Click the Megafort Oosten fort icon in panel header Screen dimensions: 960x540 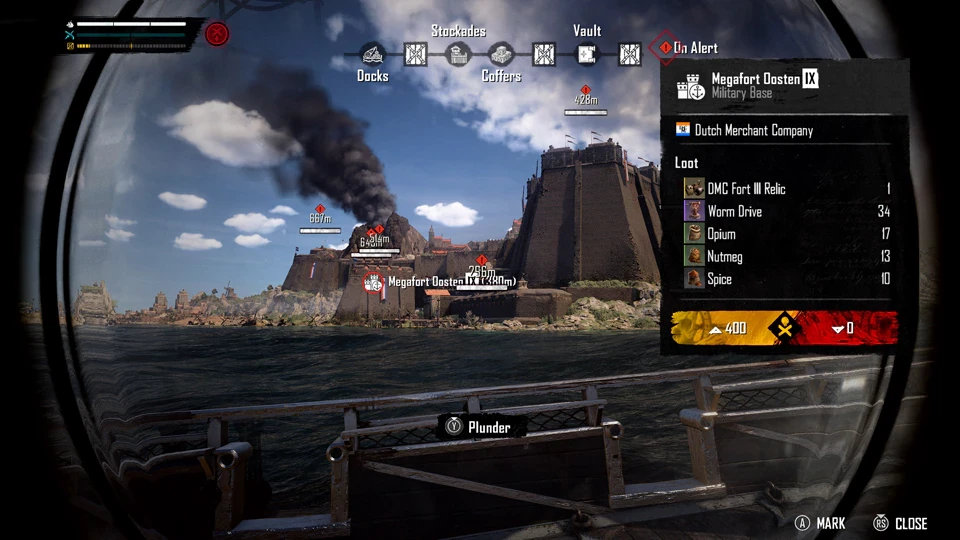coord(690,86)
